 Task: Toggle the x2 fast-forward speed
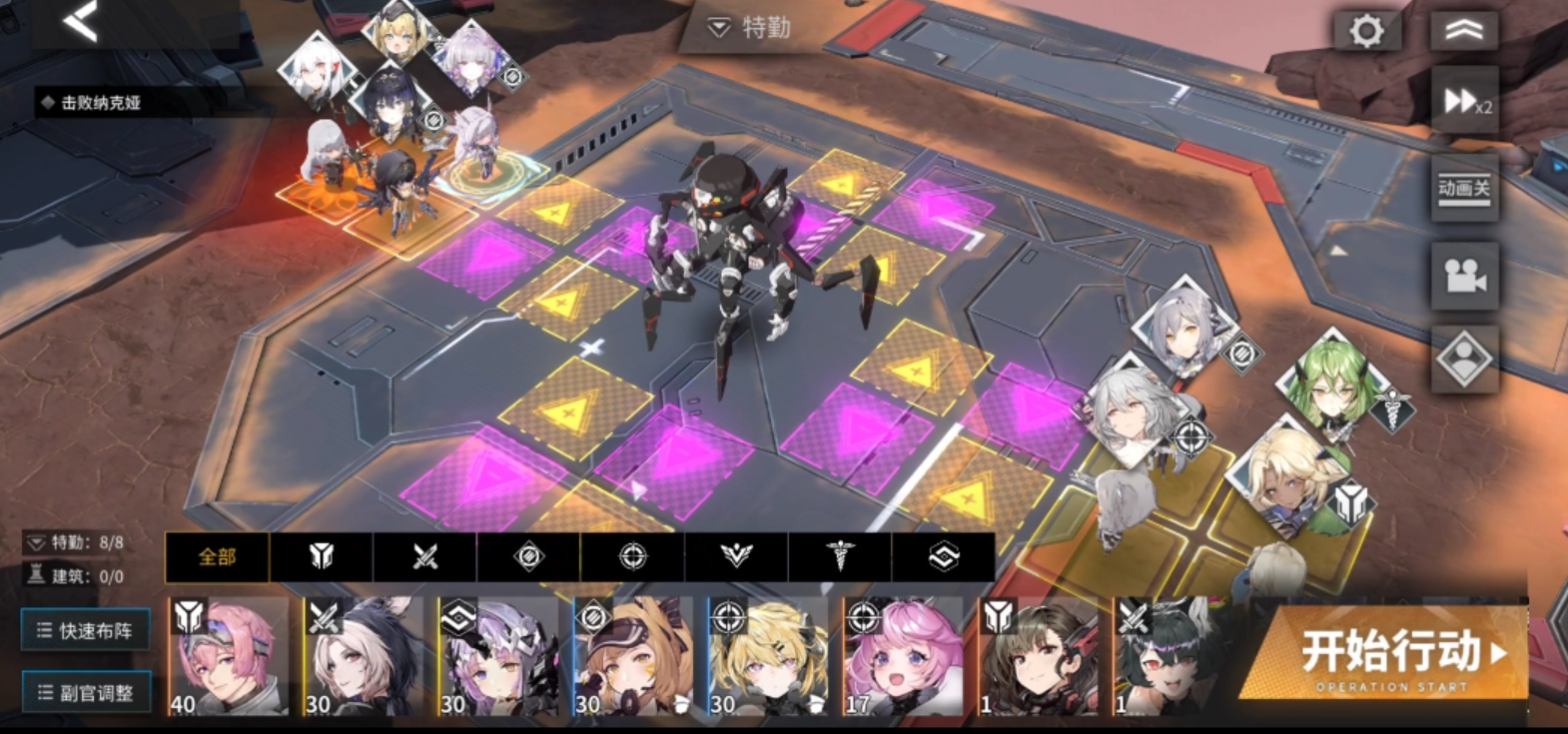coord(1464,100)
